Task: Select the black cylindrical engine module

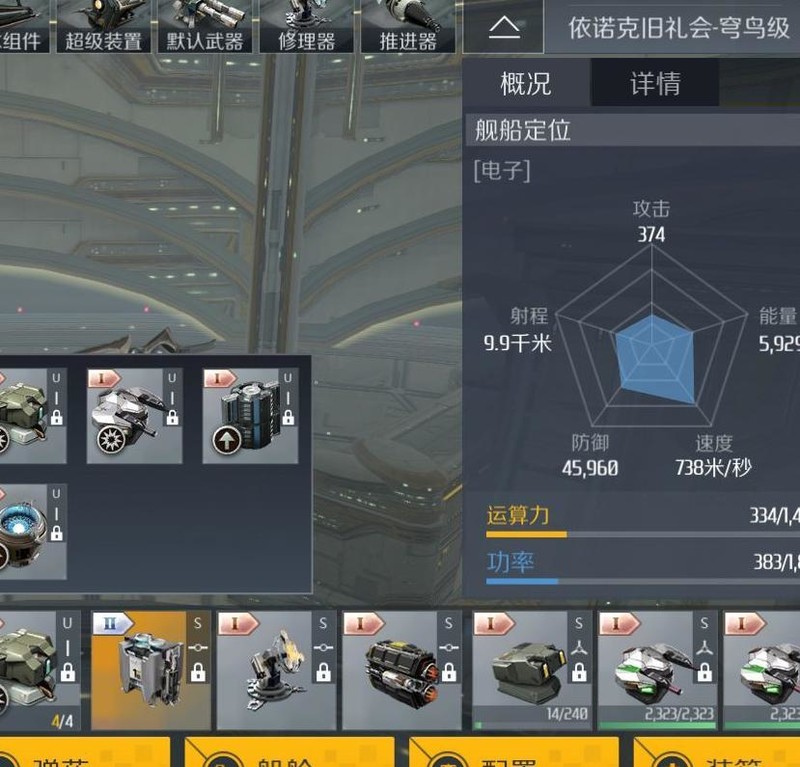Action: (402, 670)
